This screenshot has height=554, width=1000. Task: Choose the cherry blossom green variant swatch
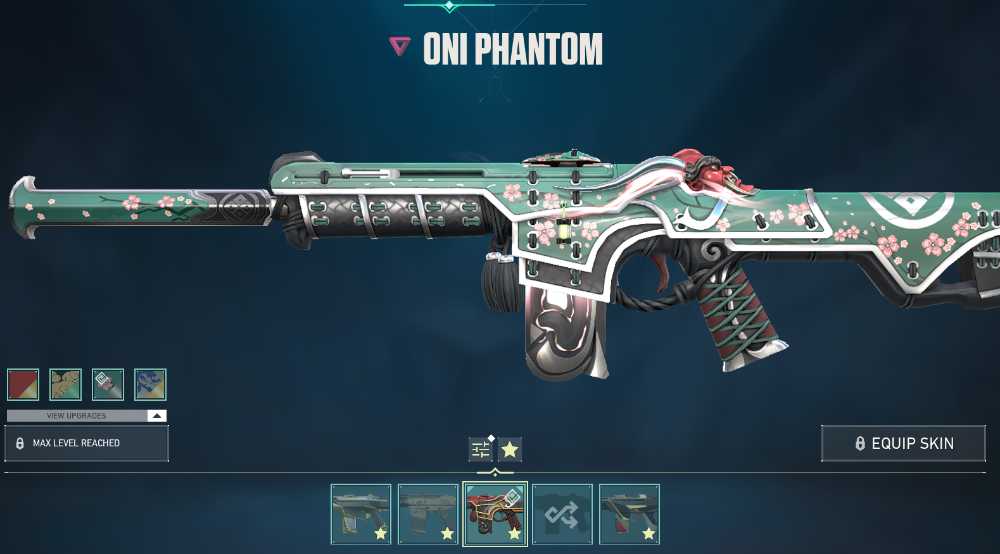coord(65,384)
